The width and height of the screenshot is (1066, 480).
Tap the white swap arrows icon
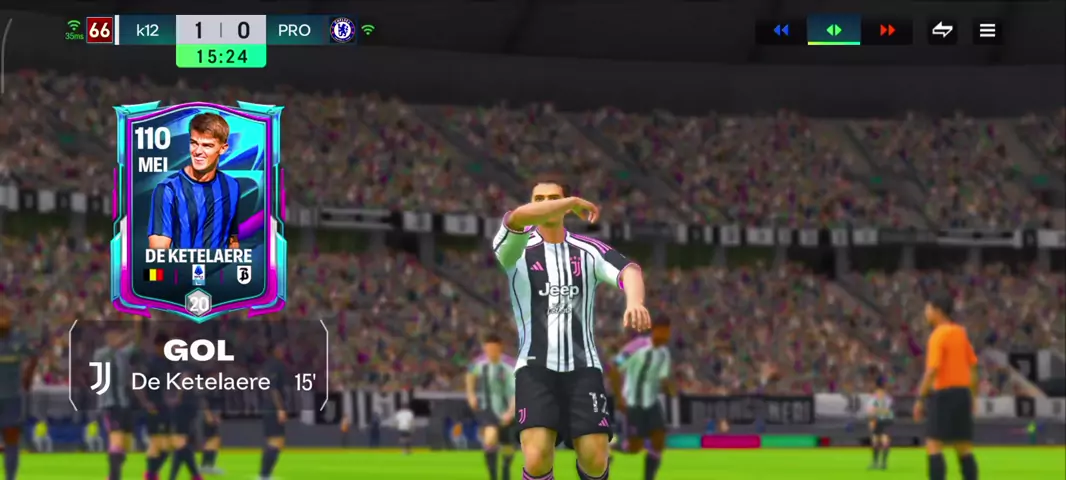point(942,30)
